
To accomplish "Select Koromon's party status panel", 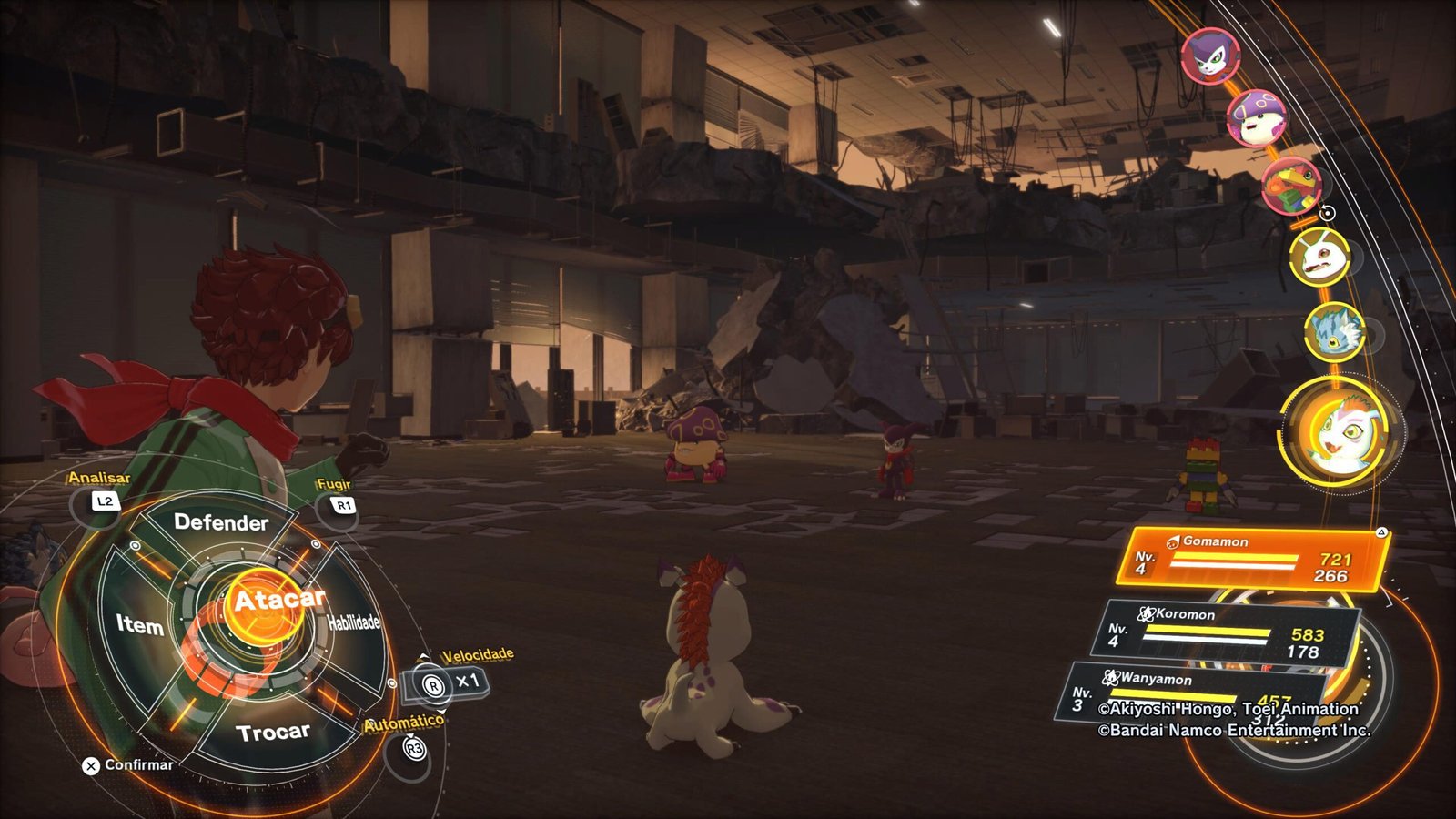I will point(1224,632).
